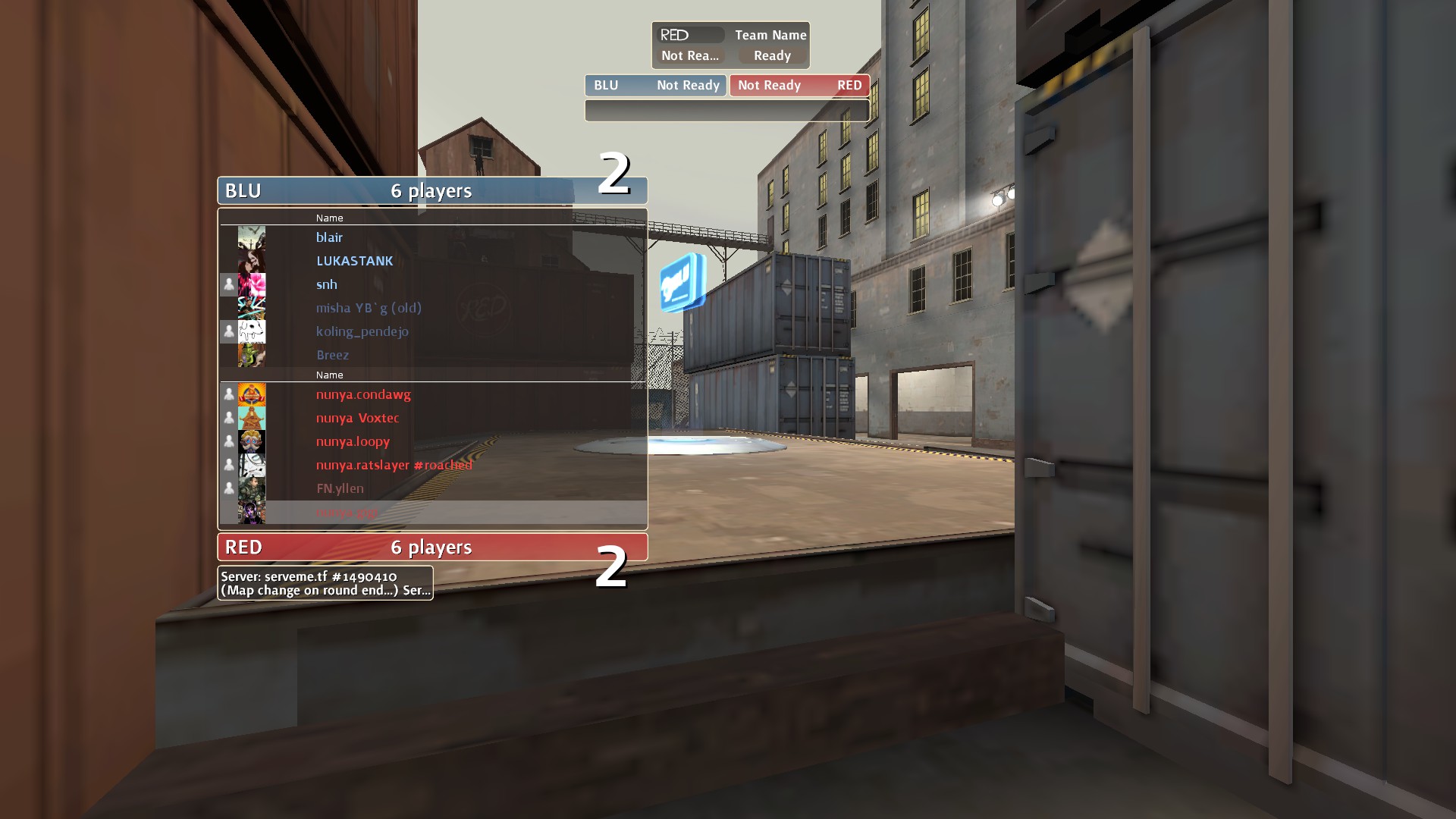Pick koling_pendejo from the BLU team
The width and height of the screenshot is (1456, 819).
point(362,331)
